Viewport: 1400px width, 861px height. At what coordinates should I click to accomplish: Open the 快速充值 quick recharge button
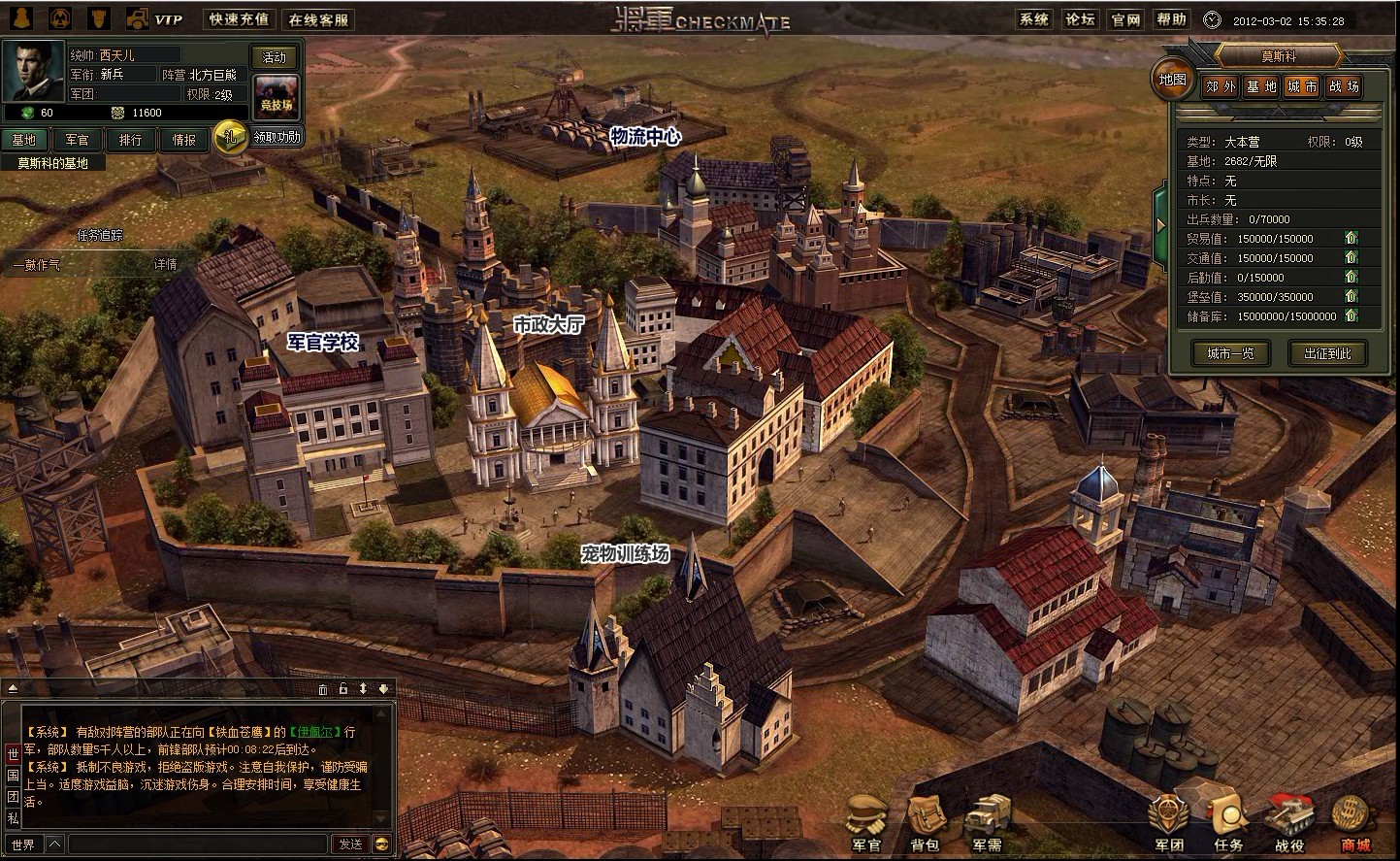[x=239, y=19]
